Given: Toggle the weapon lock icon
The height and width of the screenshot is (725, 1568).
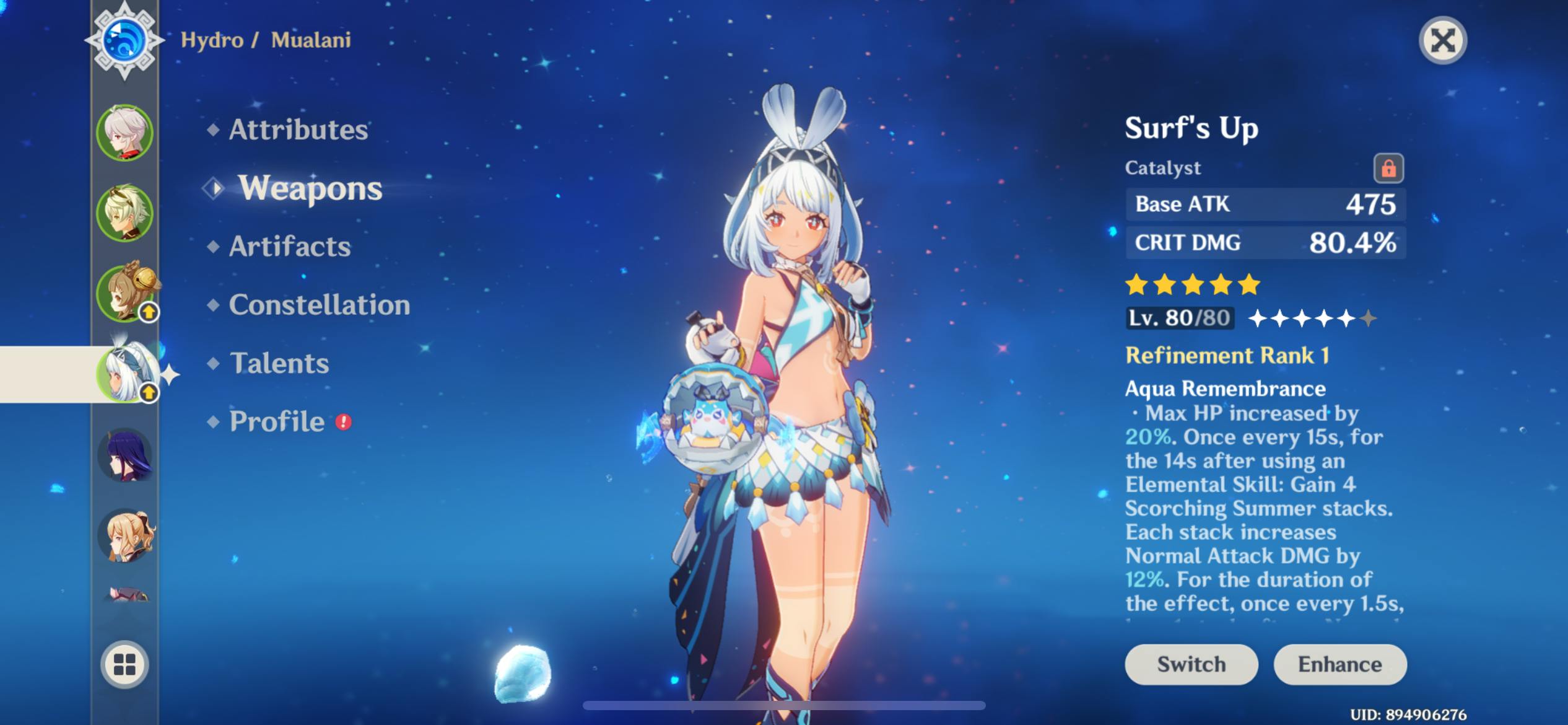Looking at the screenshot, I should [x=1388, y=168].
